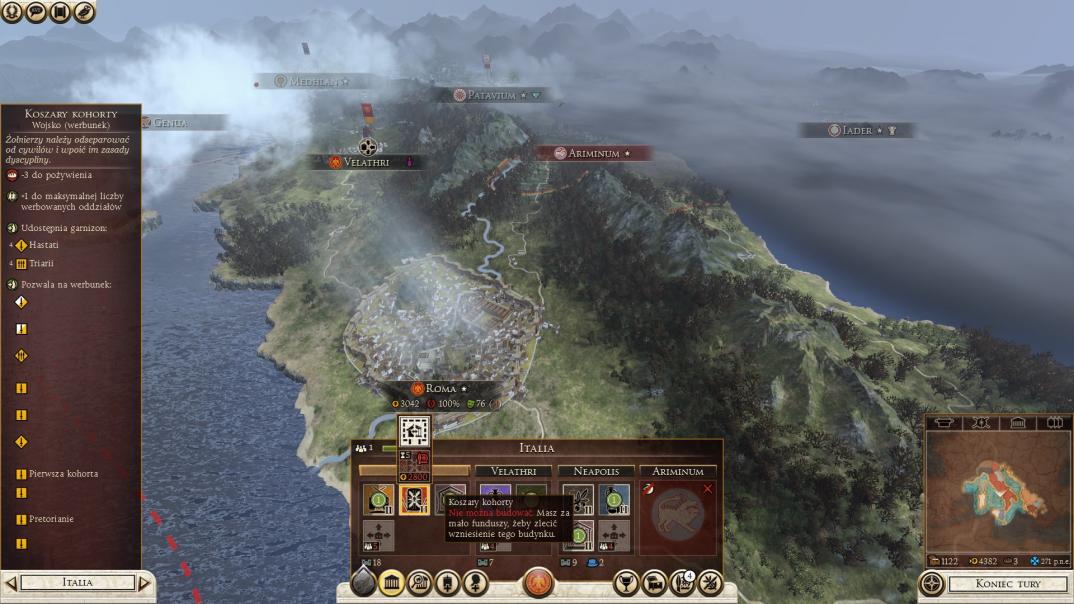
Task: Go to next province with right arrow
Action: click(x=144, y=582)
